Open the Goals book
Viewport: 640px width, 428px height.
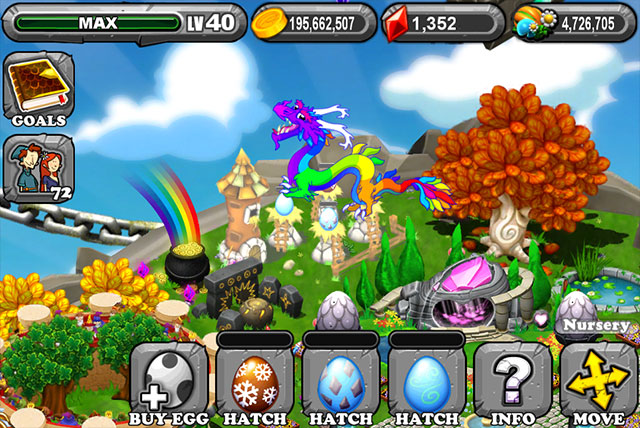[x=34, y=91]
